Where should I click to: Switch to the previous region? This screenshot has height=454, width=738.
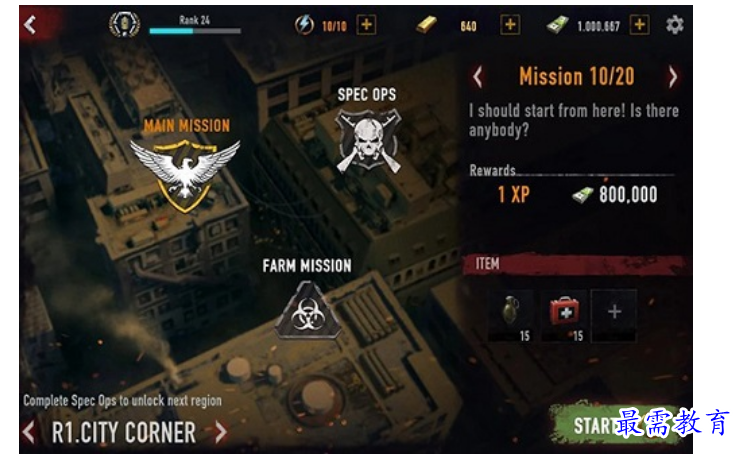coord(30,432)
